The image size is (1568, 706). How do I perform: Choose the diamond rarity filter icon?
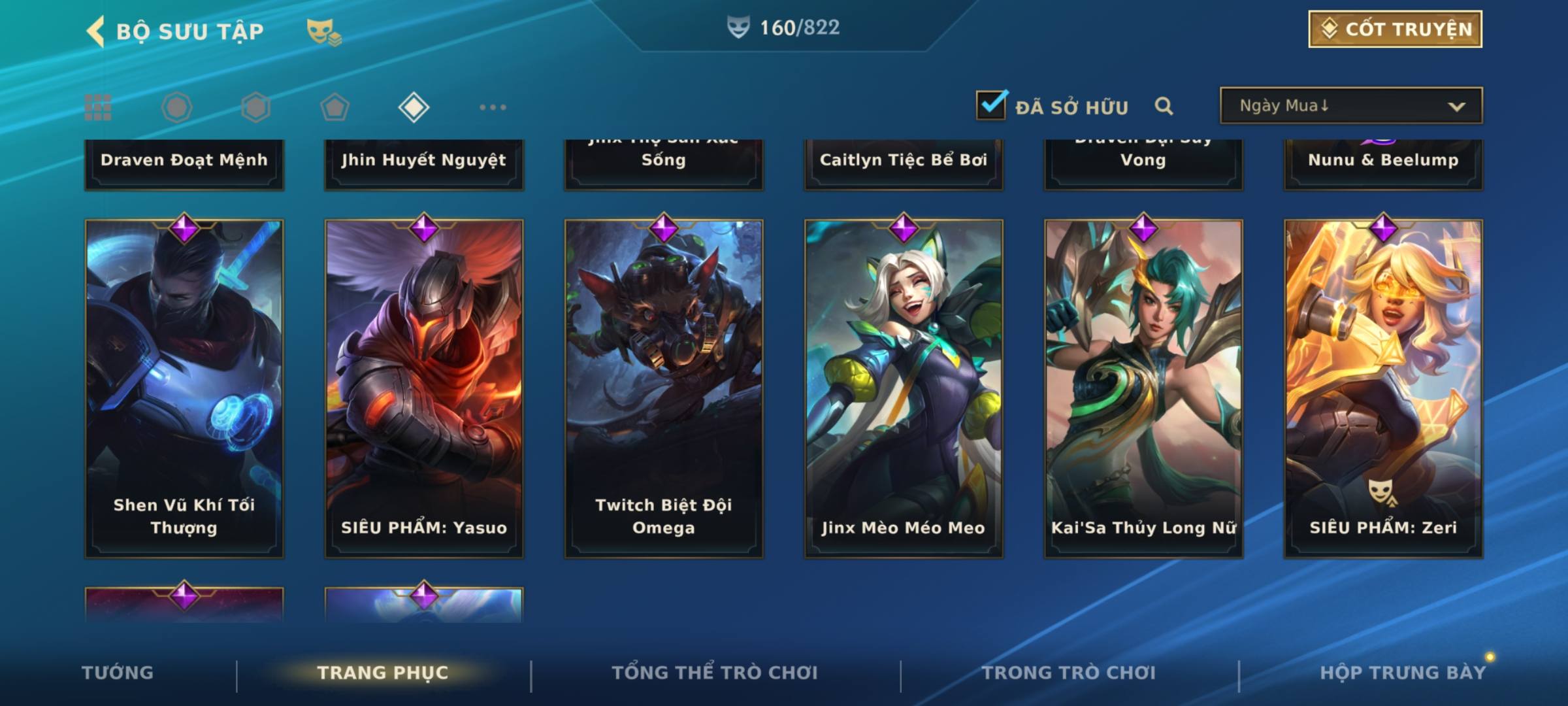point(414,107)
